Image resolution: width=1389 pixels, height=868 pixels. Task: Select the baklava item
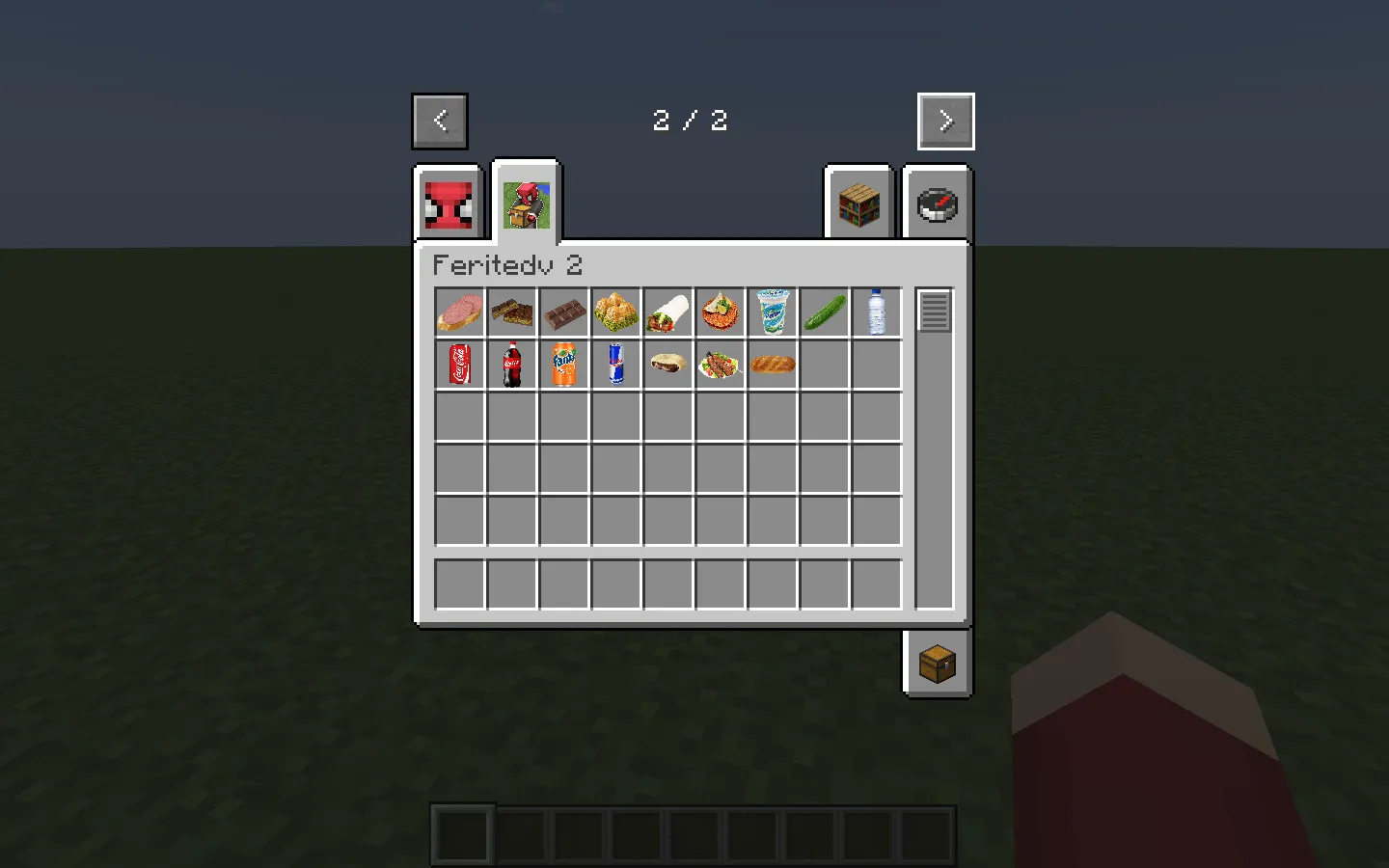(x=511, y=312)
